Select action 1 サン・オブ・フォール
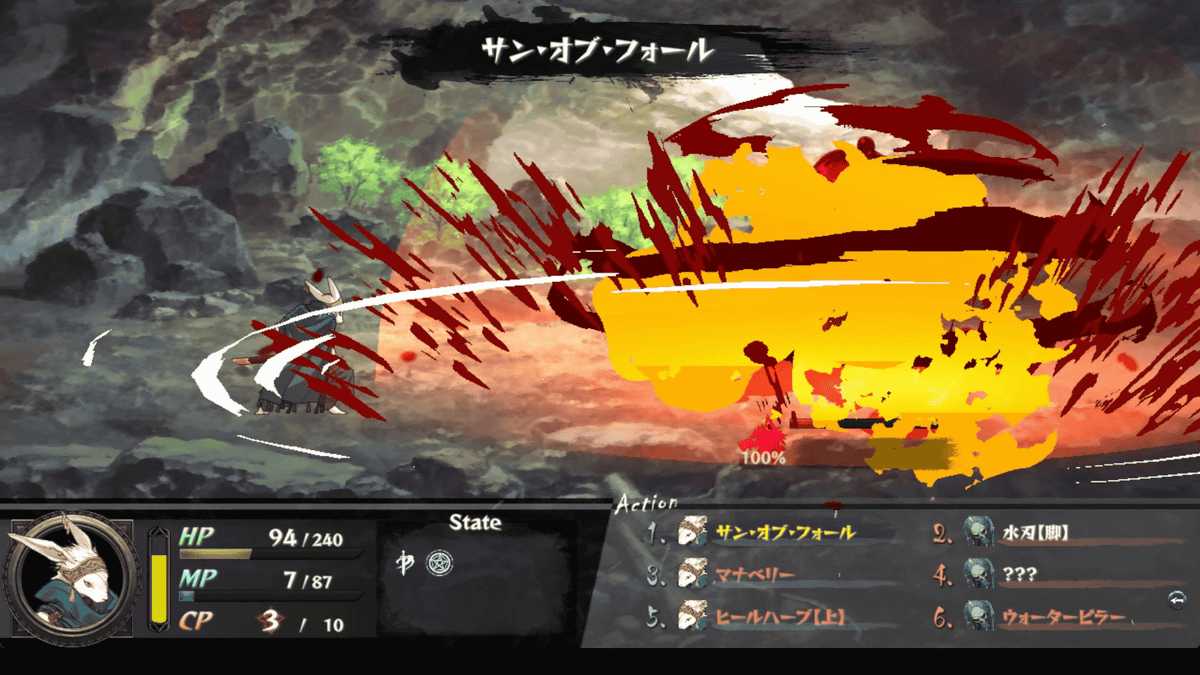 784,532
